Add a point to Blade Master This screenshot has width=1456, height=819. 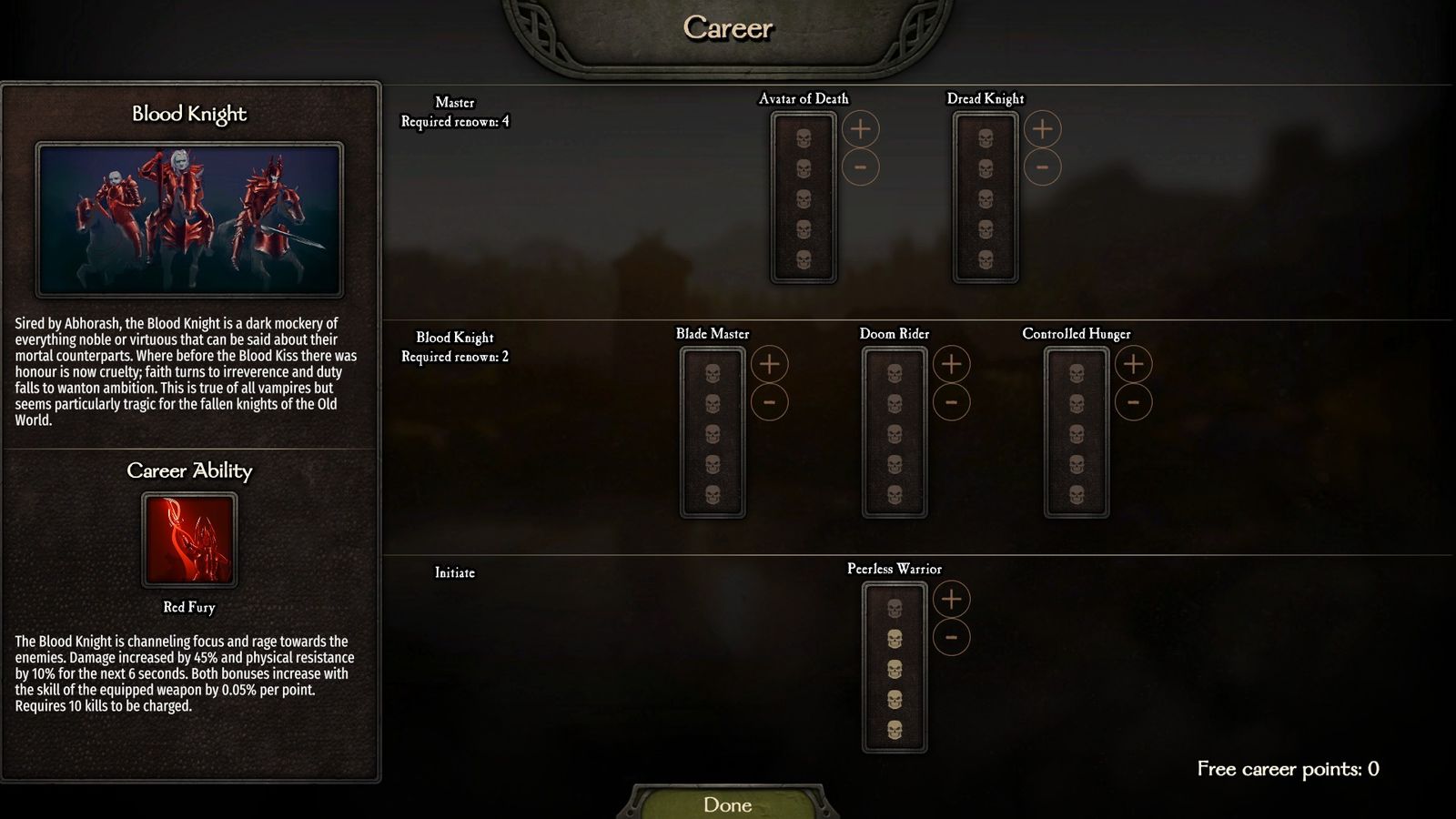pyautogui.click(x=769, y=364)
